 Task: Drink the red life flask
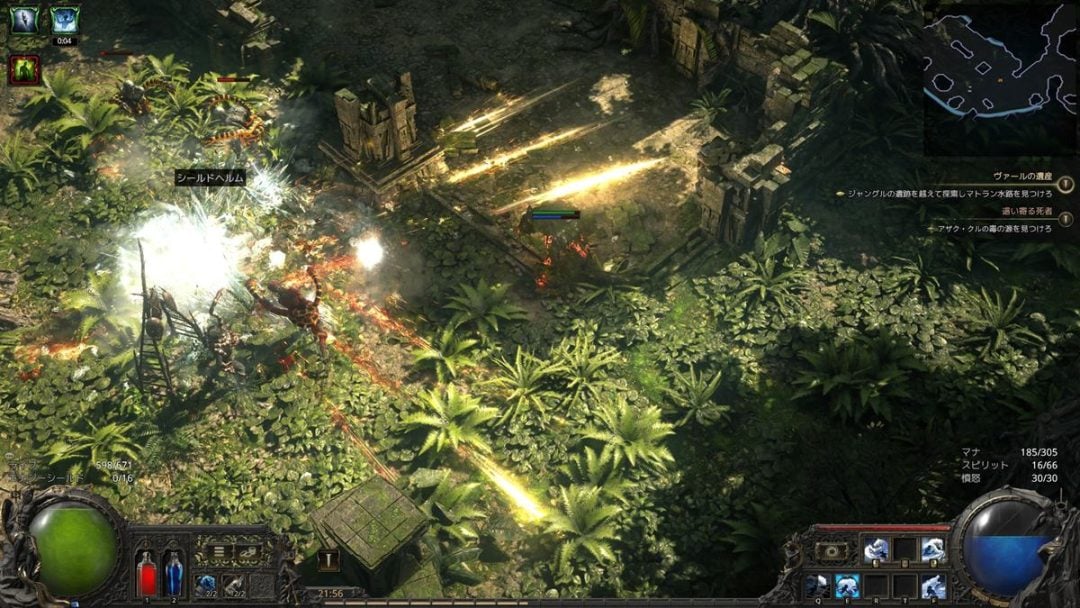pos(146,574)
